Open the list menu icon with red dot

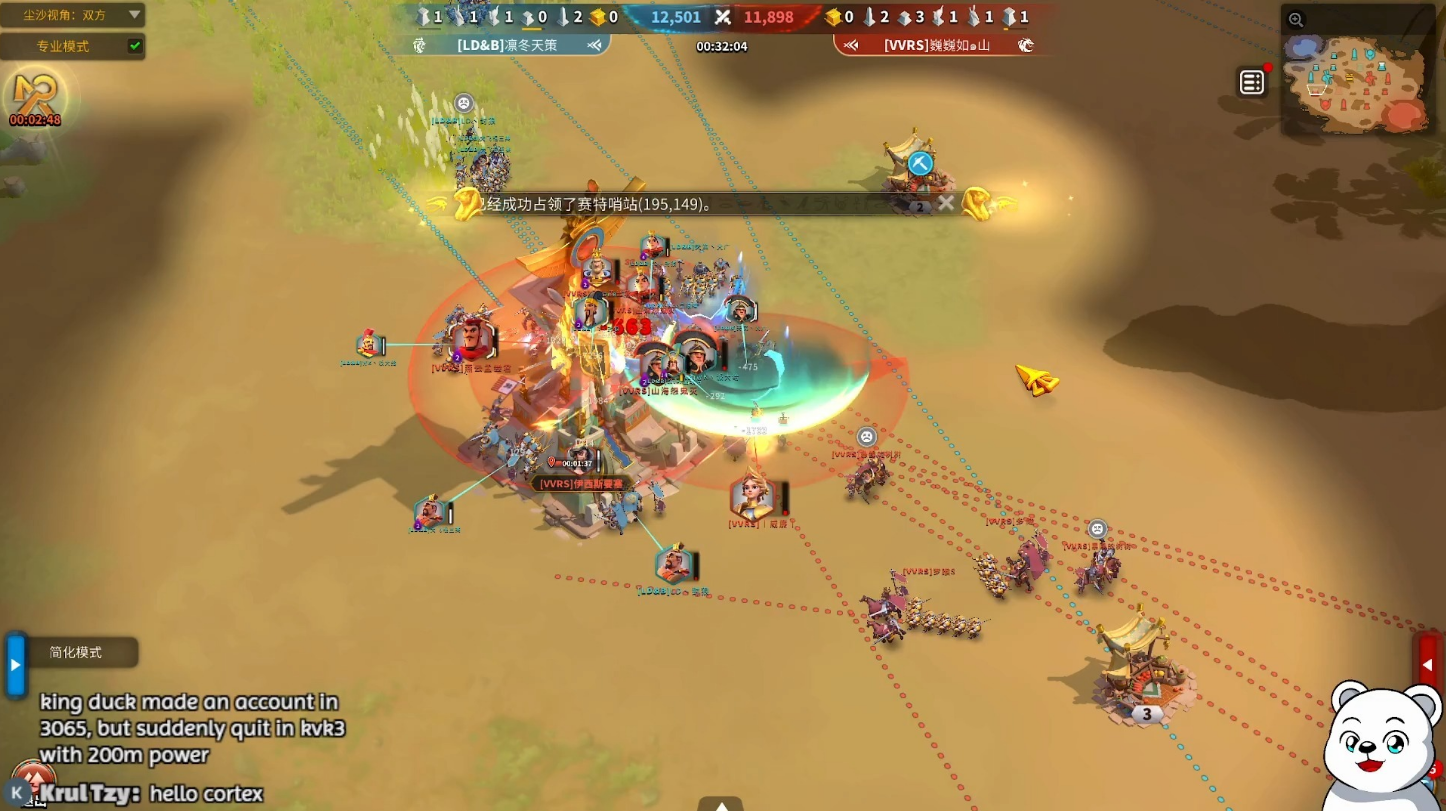tap(1252, 83)
